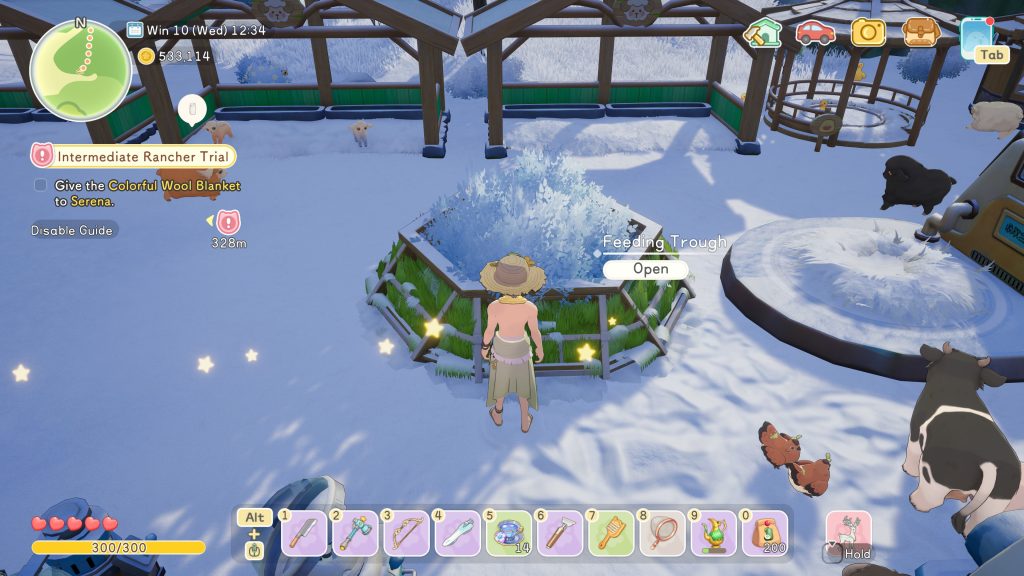Open the brown backpack inventory
This screenshot has height=576, width=1024.
[x=920, y=32]
